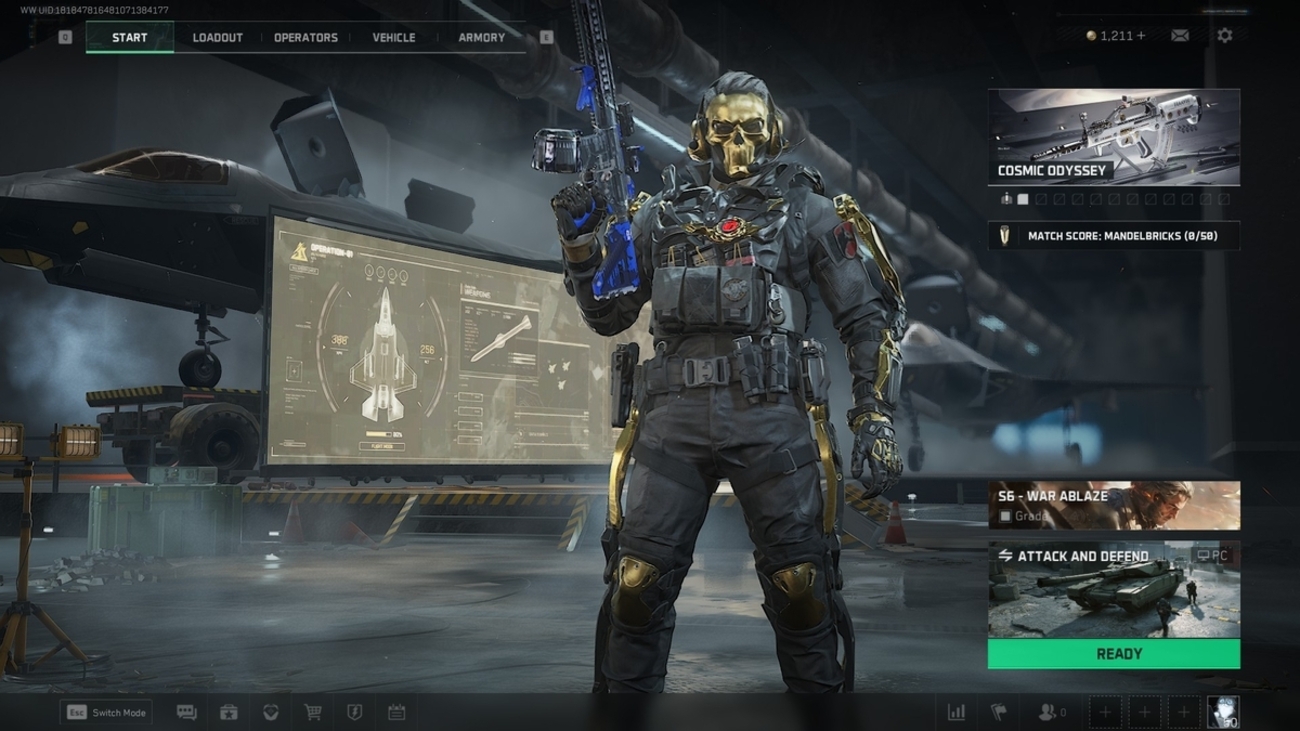Screen dimensions: 1300x731
Task: Check the mail envelope icon
Action: (x=1180, y=36)
